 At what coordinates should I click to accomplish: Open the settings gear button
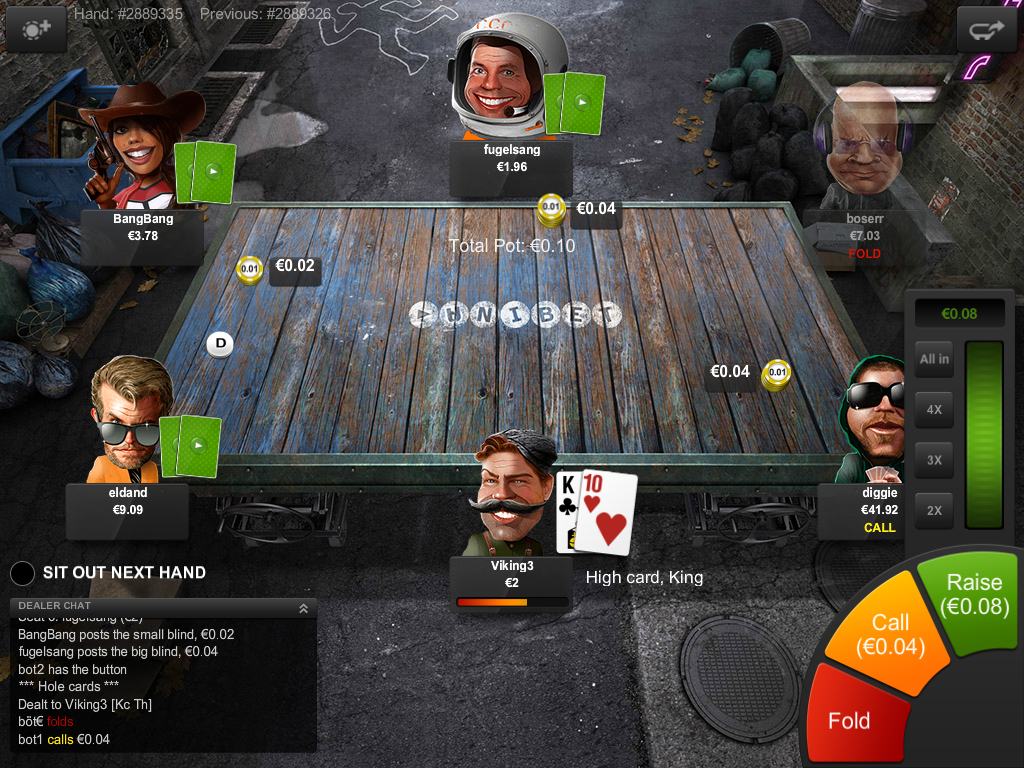[37, 30]
